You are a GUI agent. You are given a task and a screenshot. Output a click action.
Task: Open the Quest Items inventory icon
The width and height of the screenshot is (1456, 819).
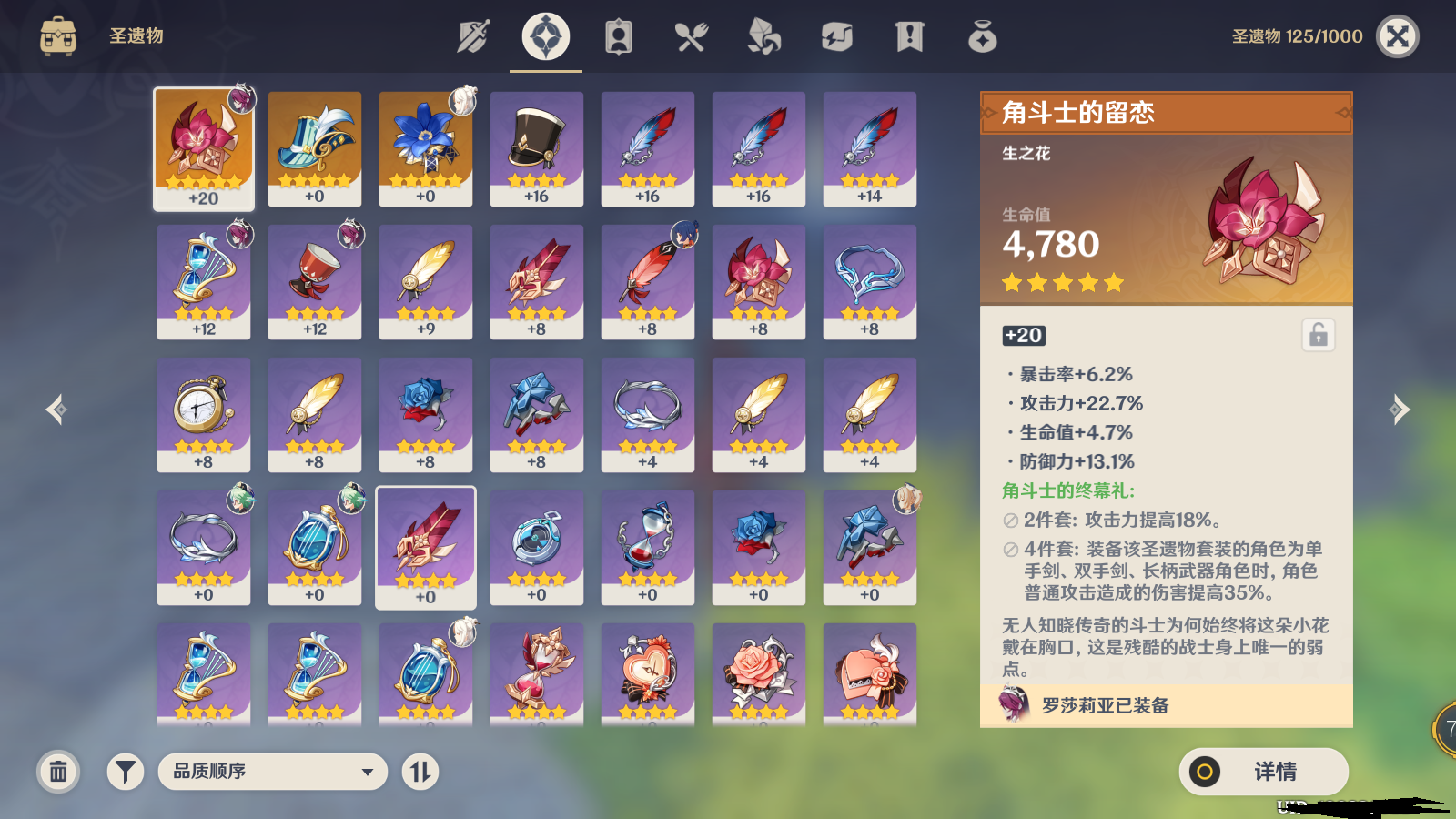909,36
